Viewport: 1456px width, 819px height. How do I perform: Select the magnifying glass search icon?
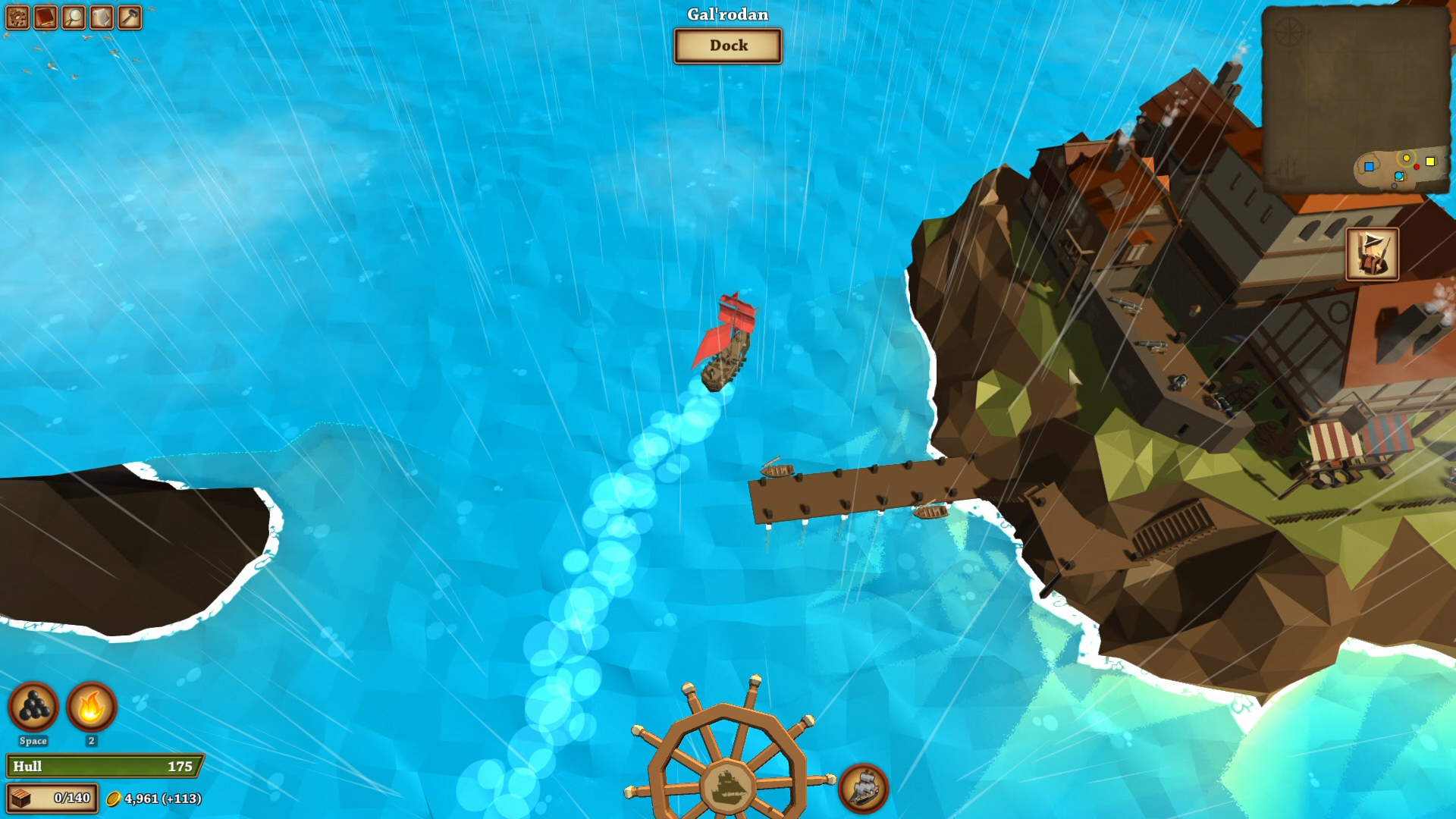74,16
